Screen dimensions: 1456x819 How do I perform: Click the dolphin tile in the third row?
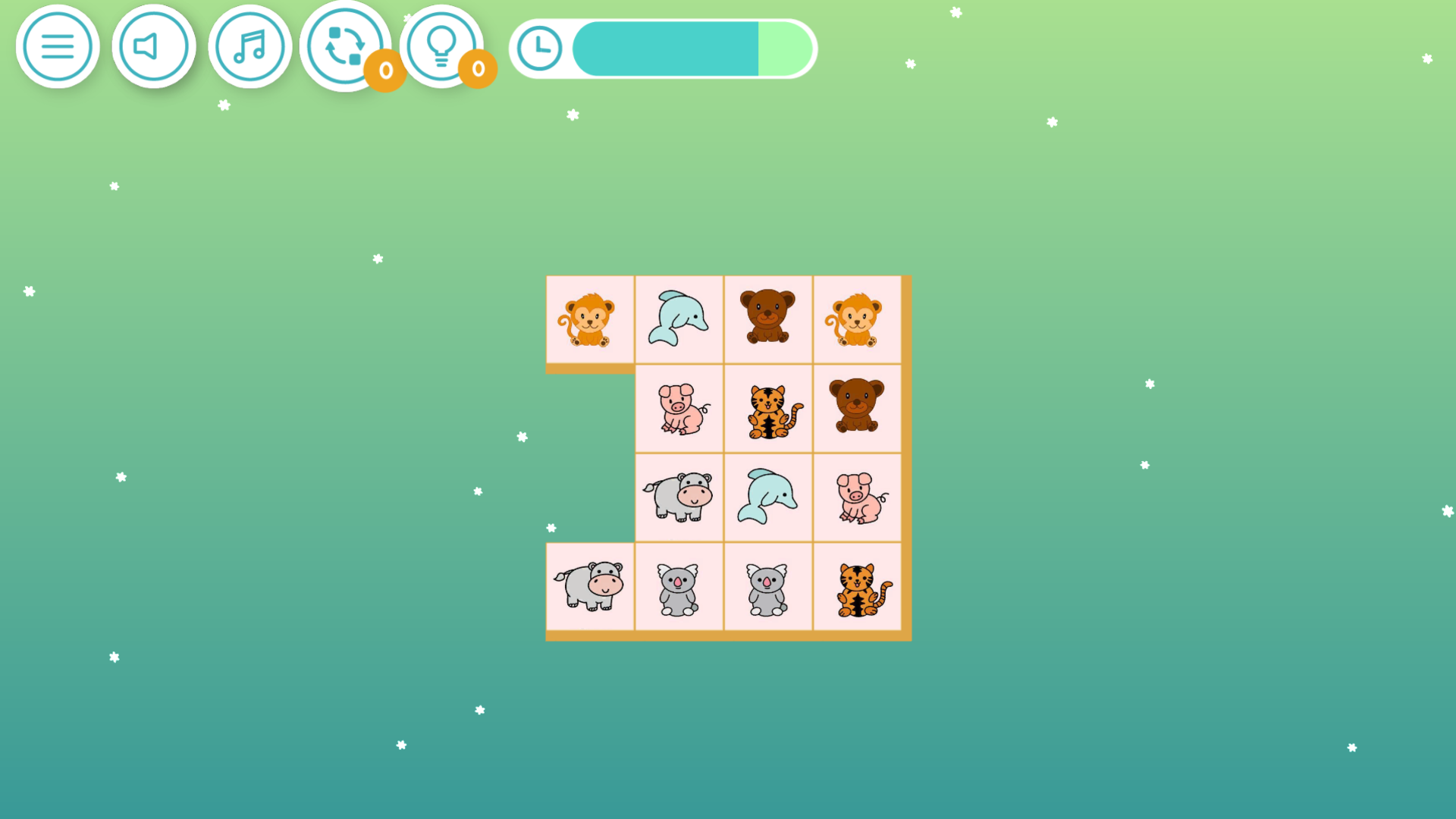pyautogui.click(x=767, y=497)
